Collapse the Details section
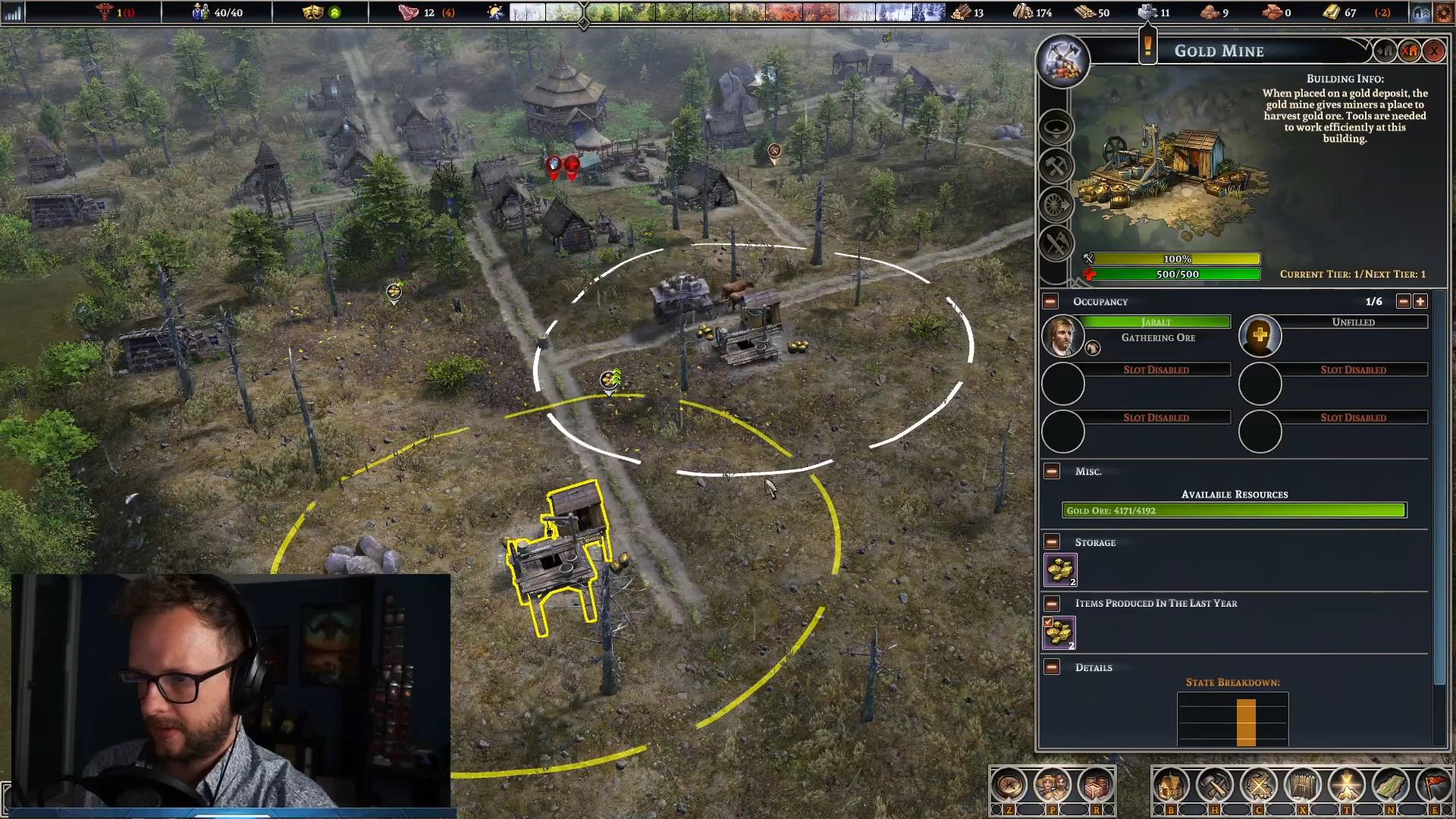This screenshot has height=819, width=1456. (1052, 667)
